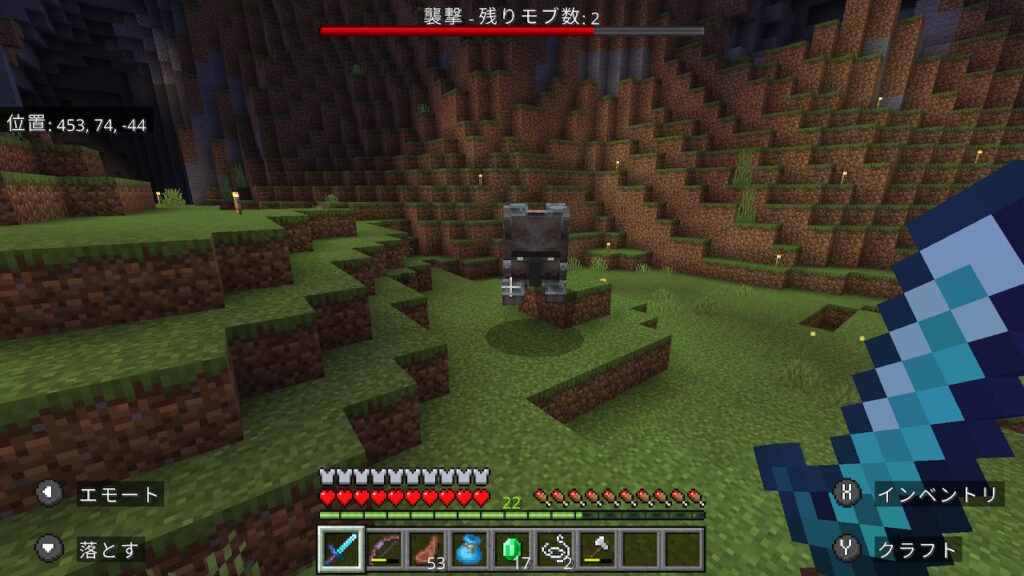Select the lead item slot
Image resolution: width=1024 pixels, height=576 pixels.
pyautogui.click(x=555, y=549)
